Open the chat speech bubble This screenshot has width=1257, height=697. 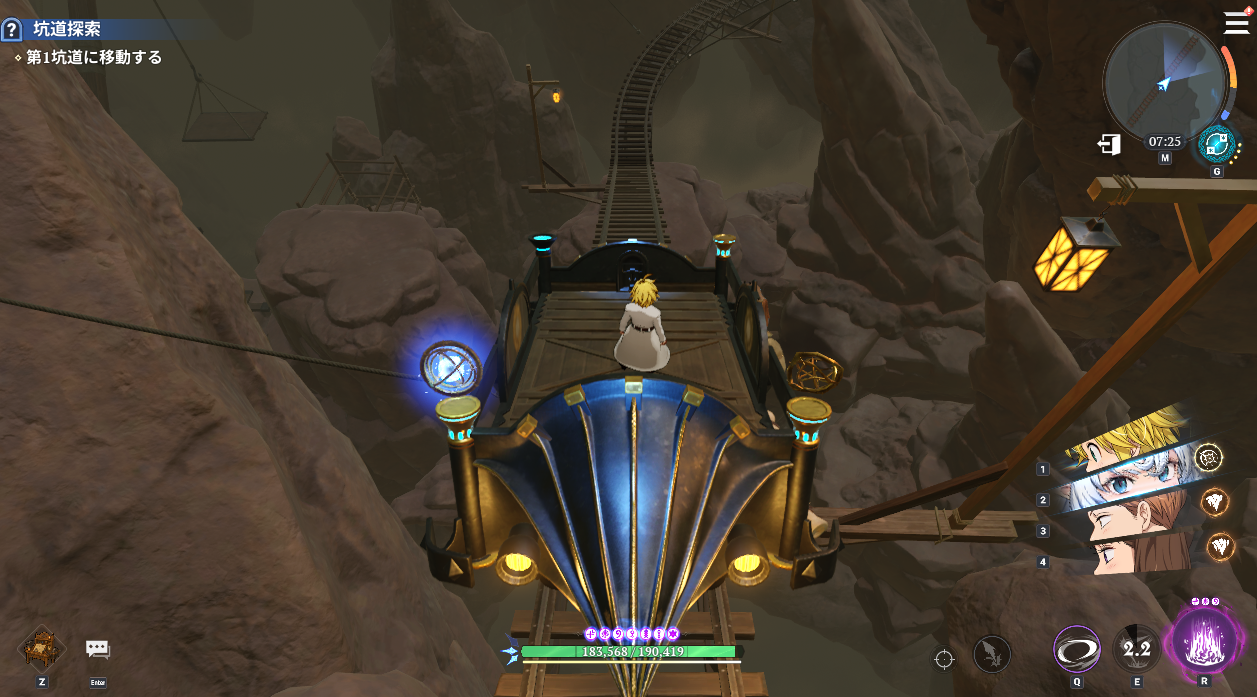[97, 649]
